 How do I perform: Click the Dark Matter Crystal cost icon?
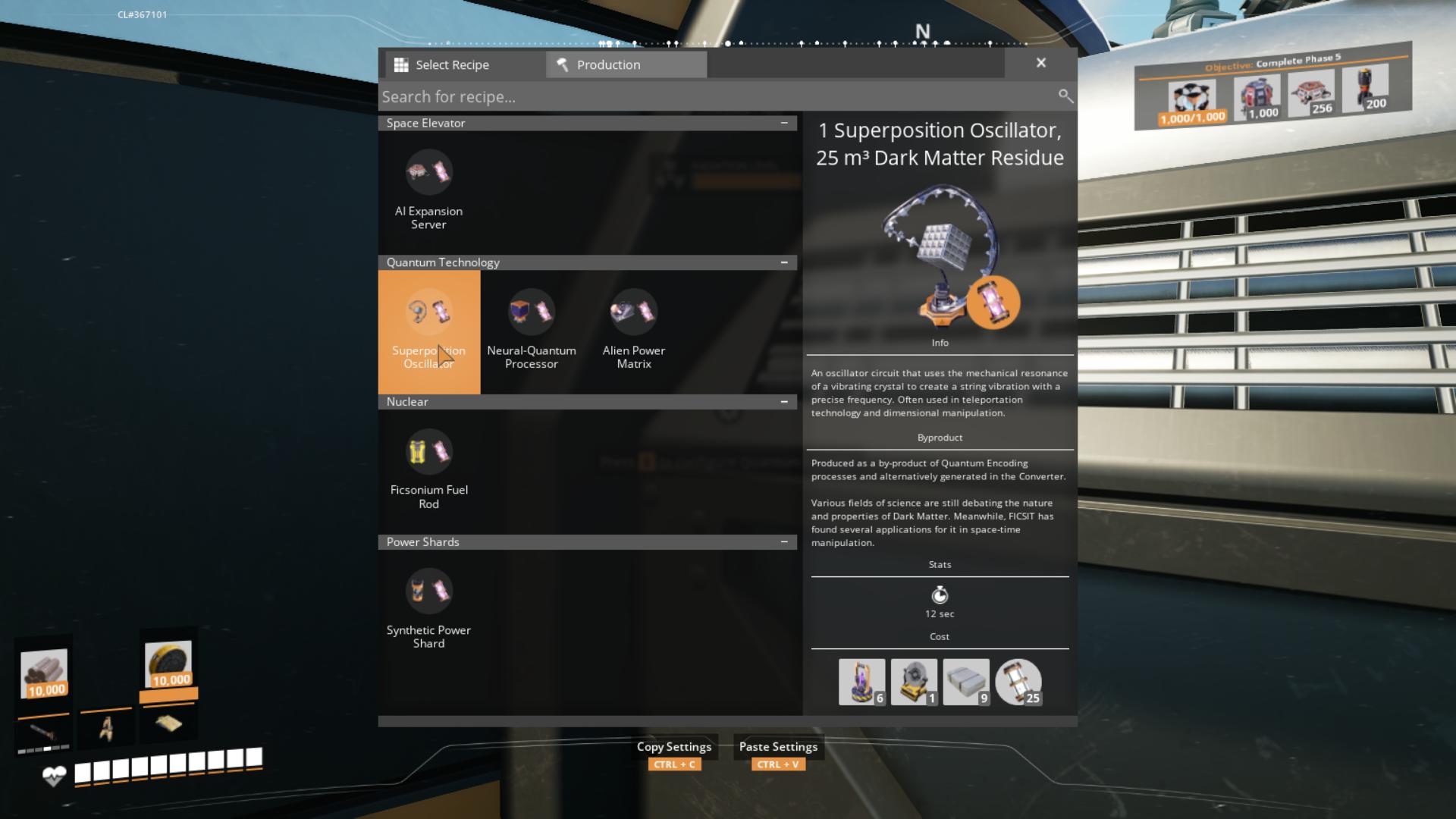point(861,680)
